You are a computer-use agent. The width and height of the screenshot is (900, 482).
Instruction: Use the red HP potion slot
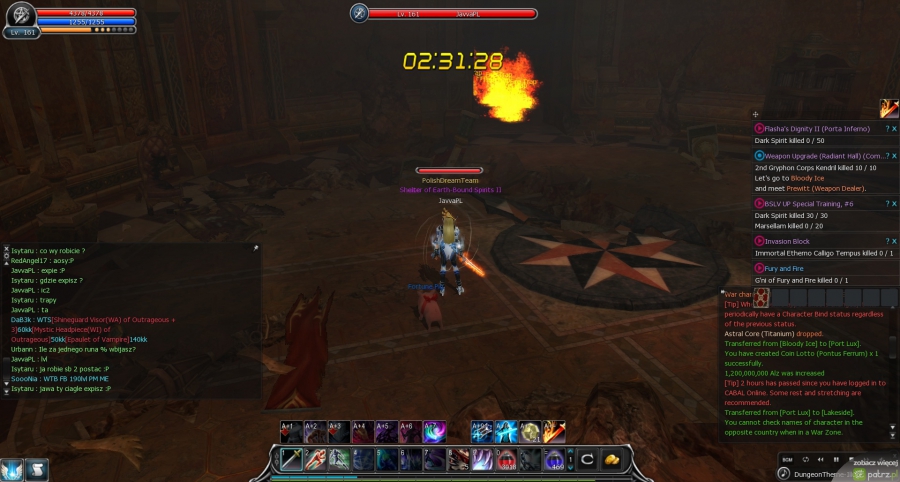coord(508,459)
